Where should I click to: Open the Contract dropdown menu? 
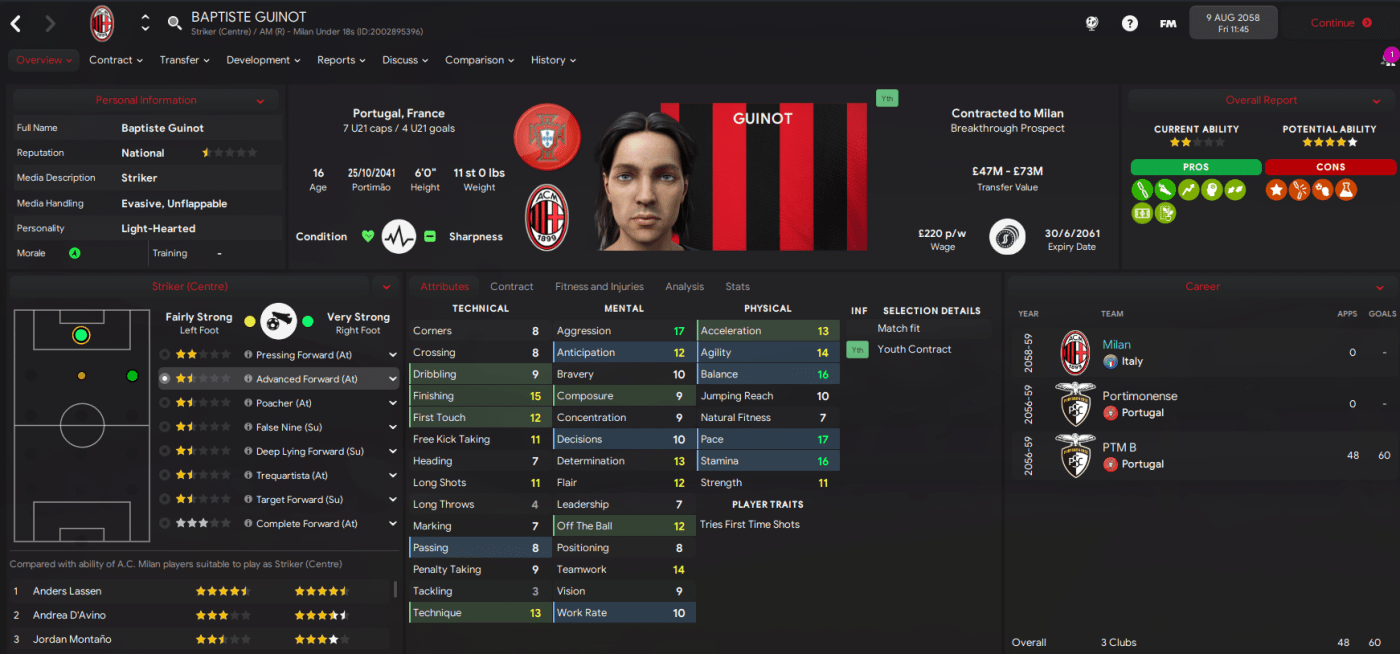[x=116, y=60]
